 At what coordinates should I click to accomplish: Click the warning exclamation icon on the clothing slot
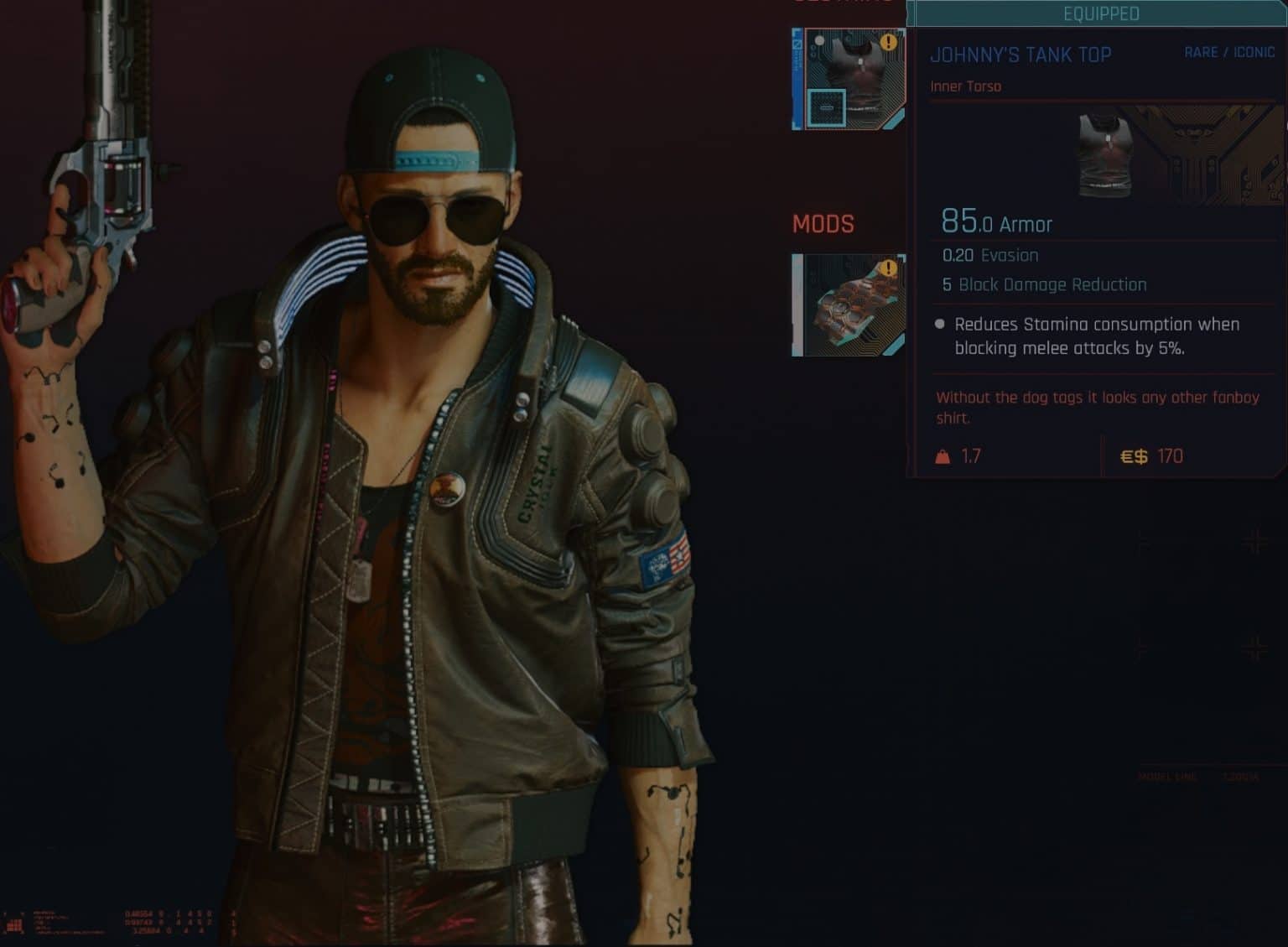tap(887, 40)
